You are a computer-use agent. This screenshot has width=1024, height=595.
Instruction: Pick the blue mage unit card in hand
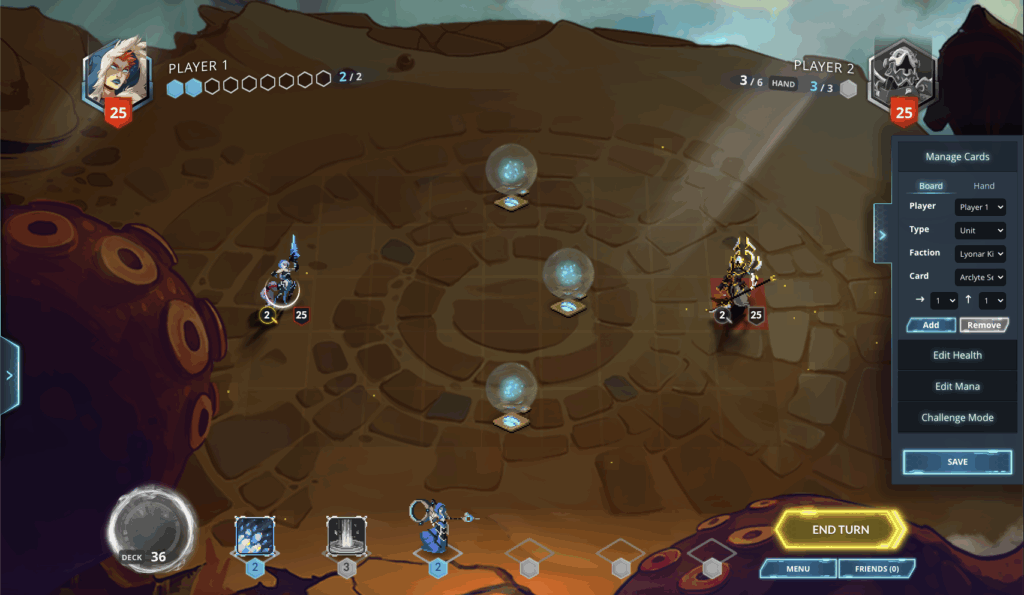[x=437, y=530]
